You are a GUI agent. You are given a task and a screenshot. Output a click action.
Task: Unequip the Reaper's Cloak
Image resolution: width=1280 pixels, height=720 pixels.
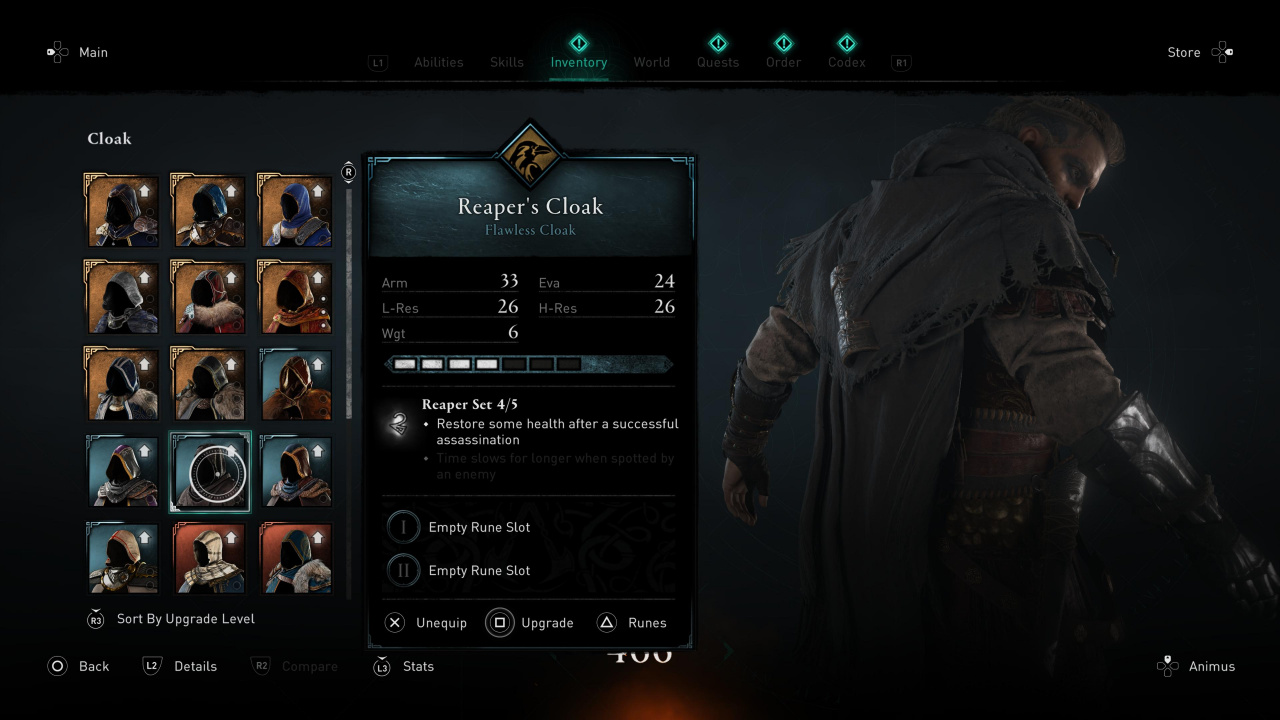click(427, 623)
